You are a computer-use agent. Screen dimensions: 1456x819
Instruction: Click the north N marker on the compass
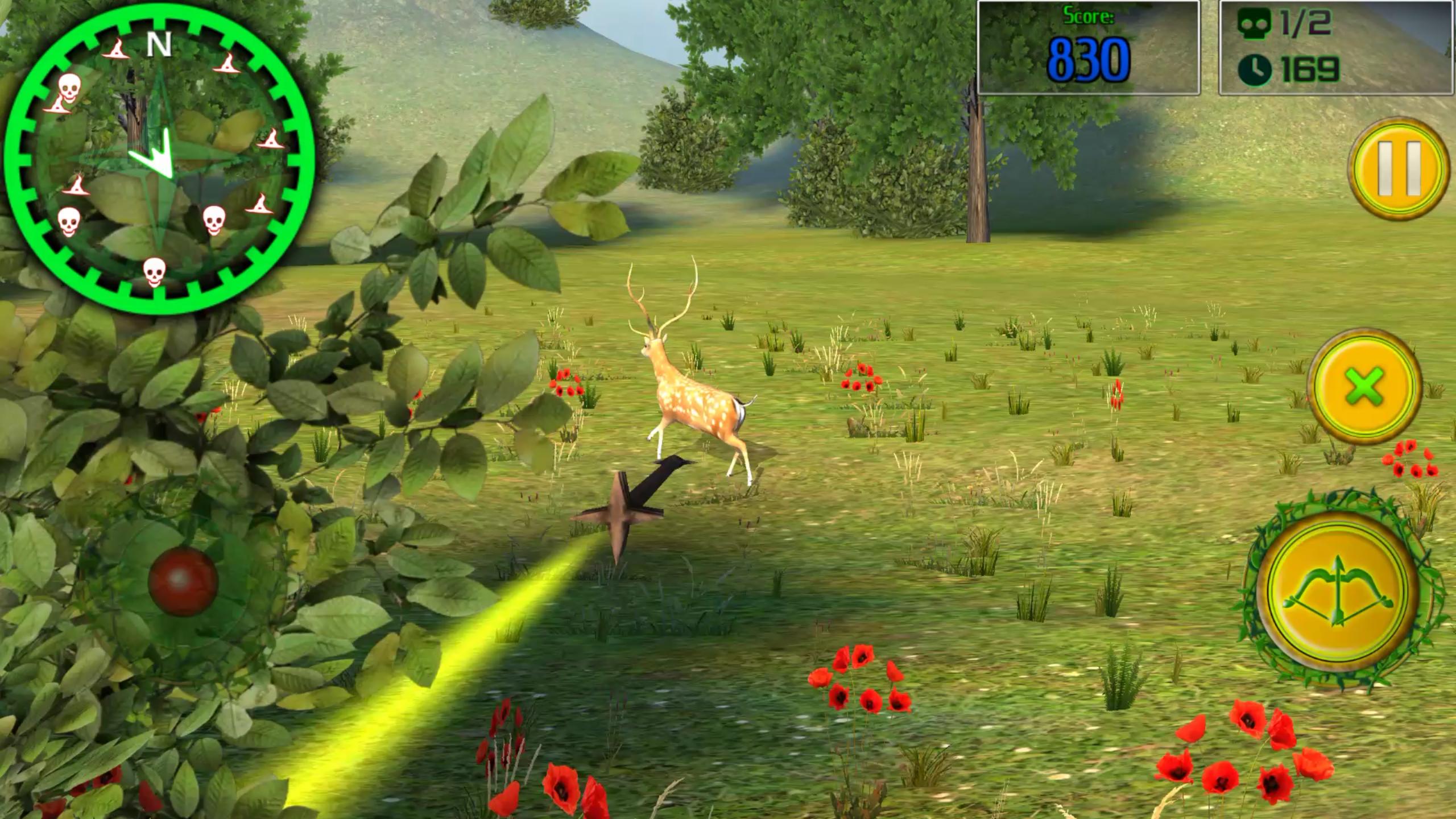click(159, 43)
